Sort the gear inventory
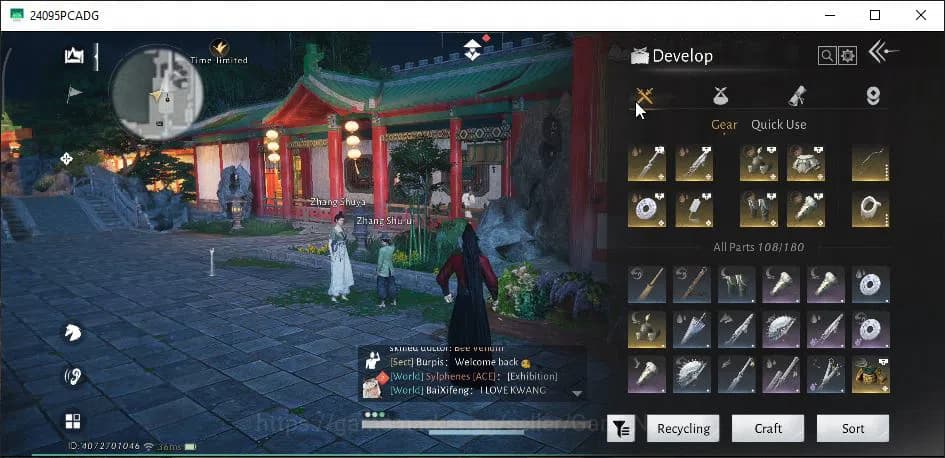Image resolution: width=945 pixels, height=458 pixels. point(852,428)
